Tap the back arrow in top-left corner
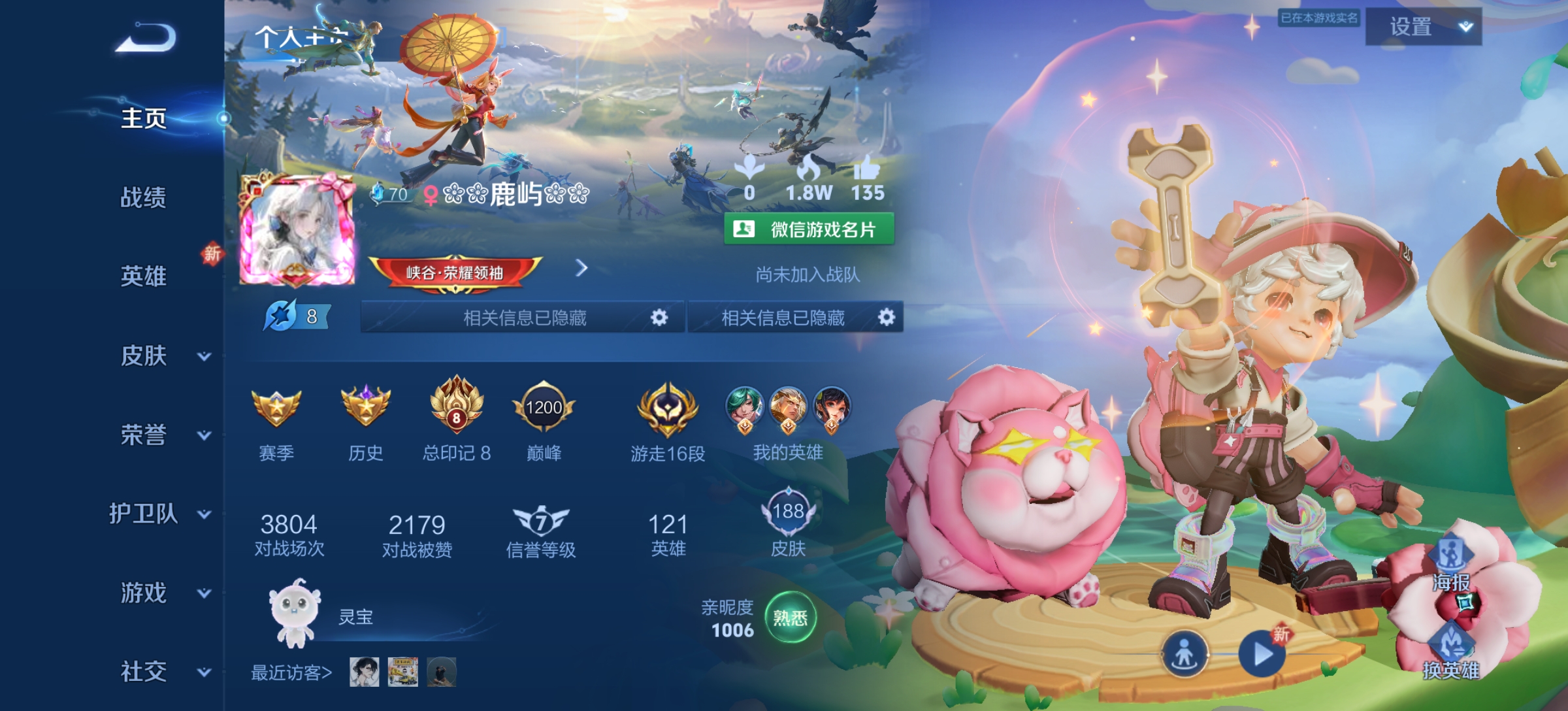1568x711 pixels. pyautogui.click(x=144, y=39)
